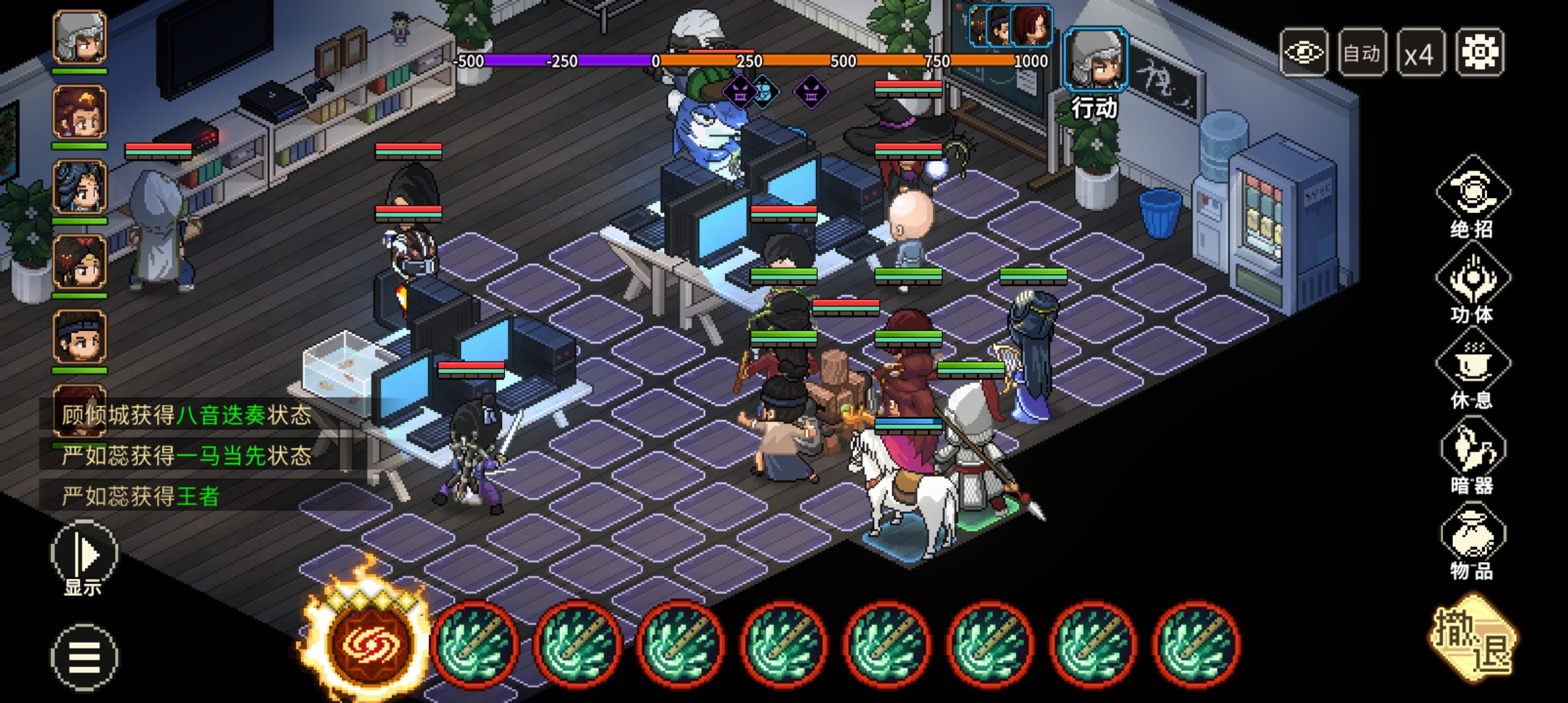Select the silver-helmet hero portrait in party list
1568x703 pixels.
point(79,38)
